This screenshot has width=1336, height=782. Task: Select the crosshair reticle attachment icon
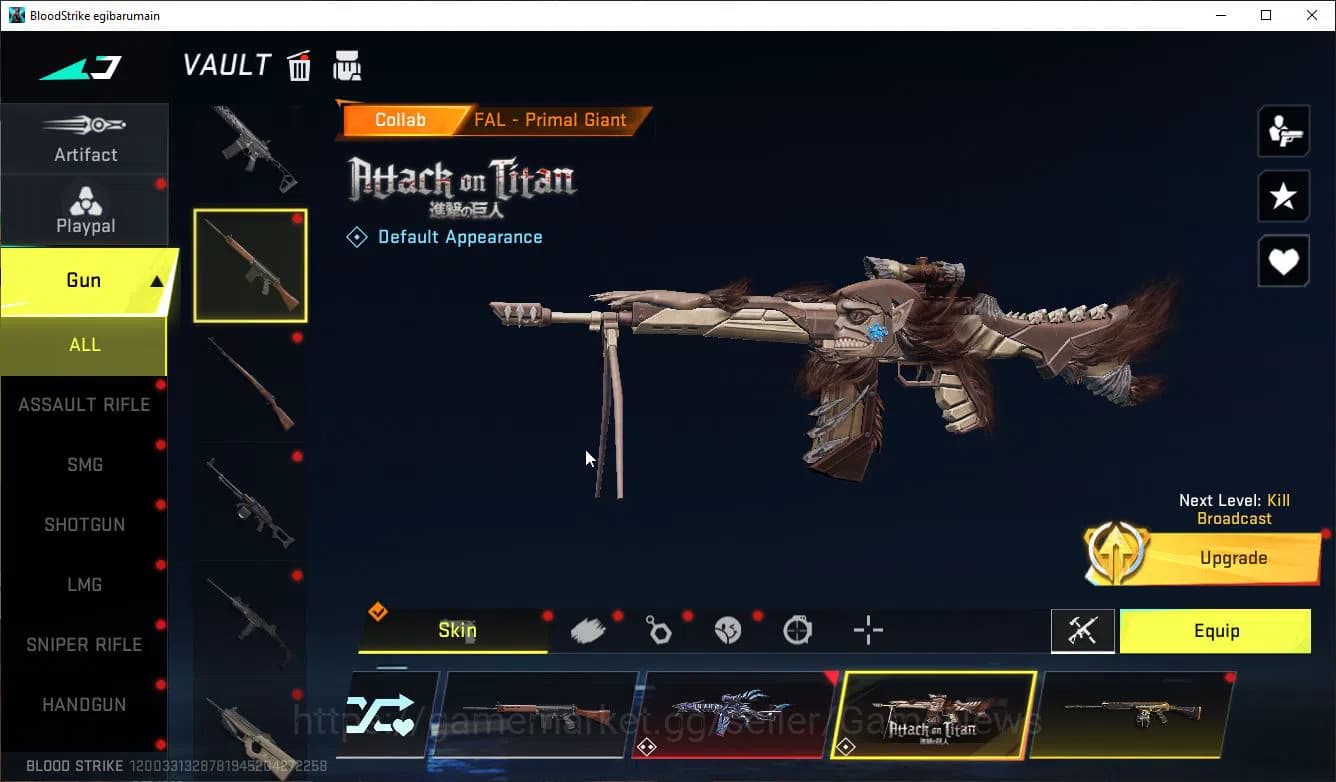(867, 630)
